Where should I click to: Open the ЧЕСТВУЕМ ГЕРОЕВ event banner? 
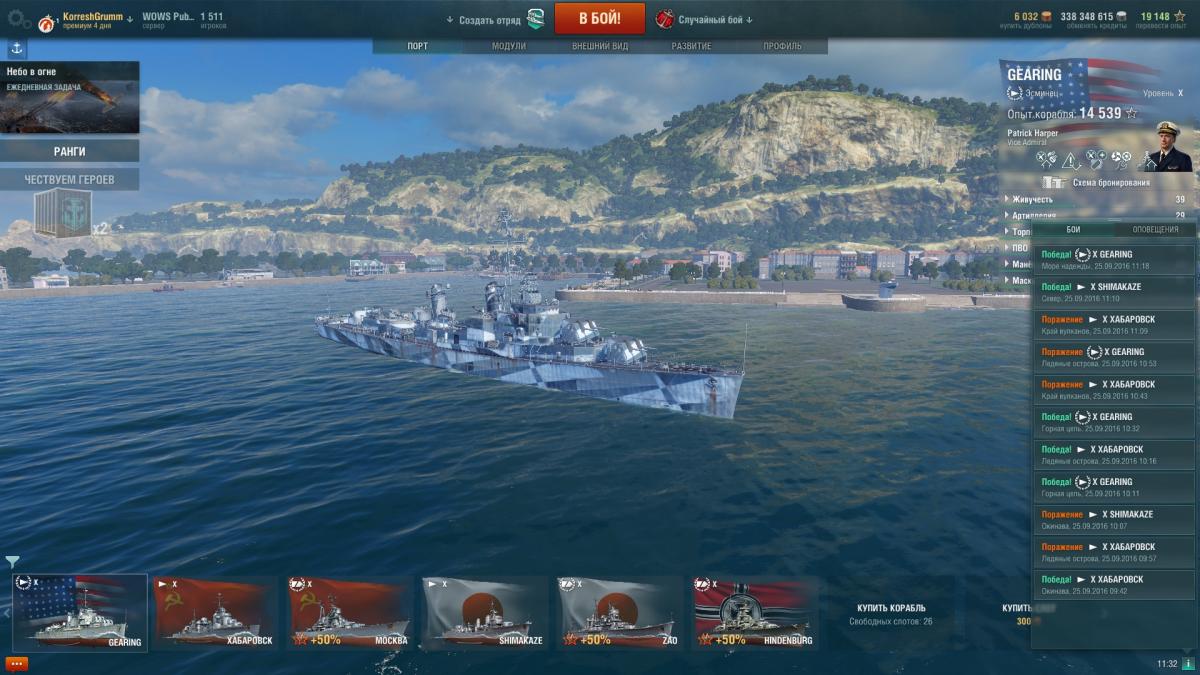(69, 180)
